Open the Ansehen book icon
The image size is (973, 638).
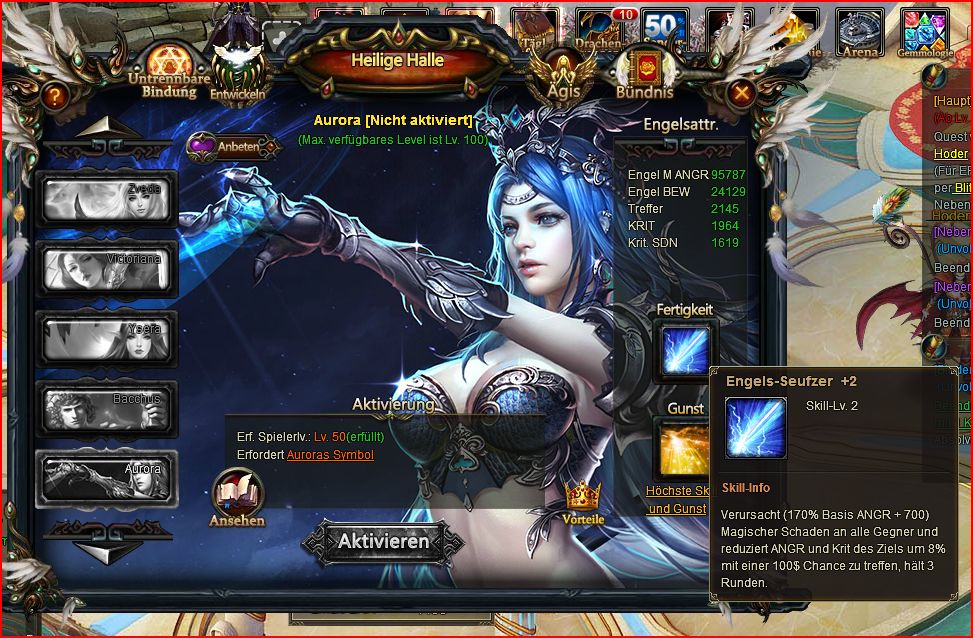coord(237,497)
